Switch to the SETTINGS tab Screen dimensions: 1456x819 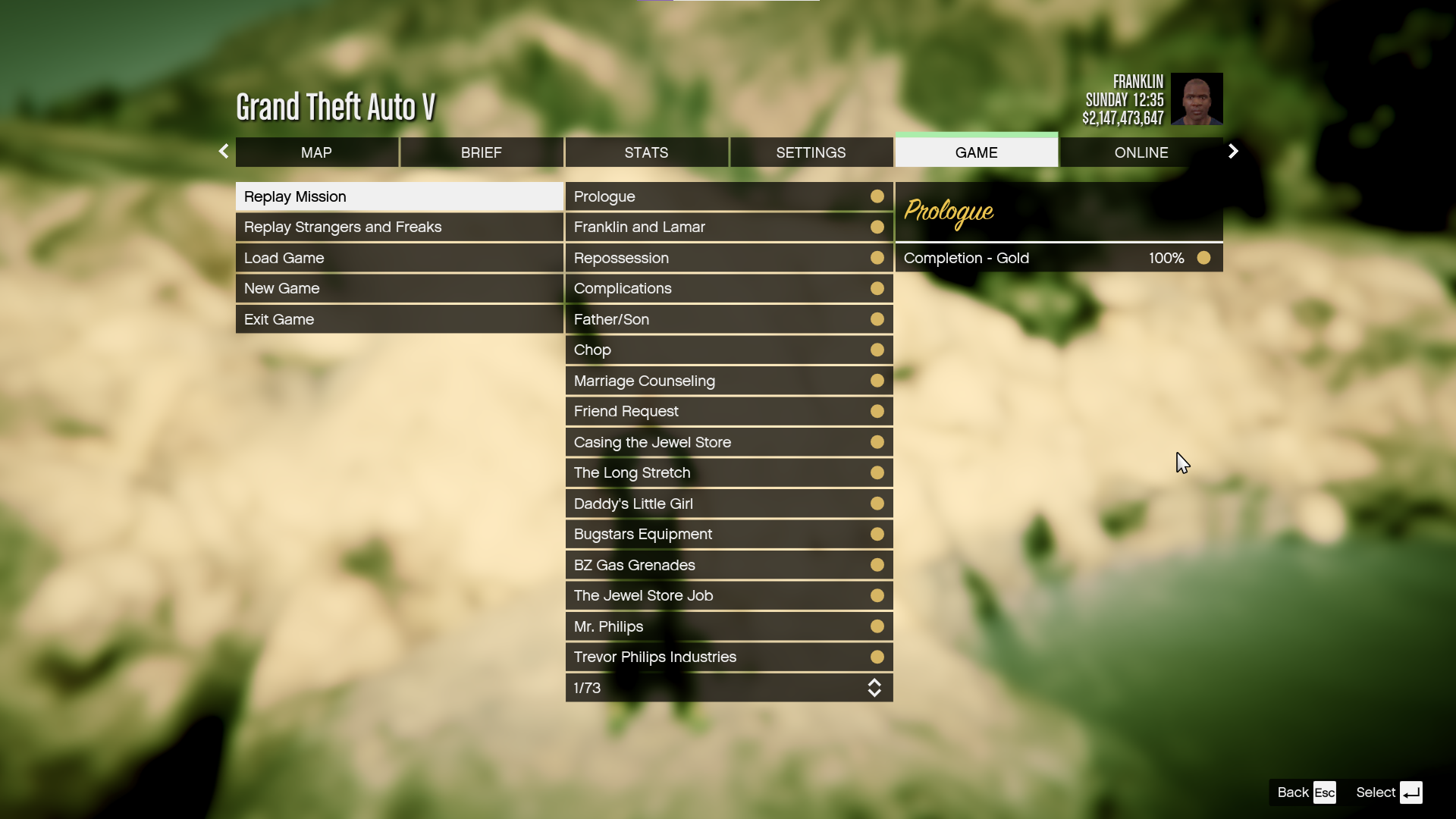tap(811, 152)
